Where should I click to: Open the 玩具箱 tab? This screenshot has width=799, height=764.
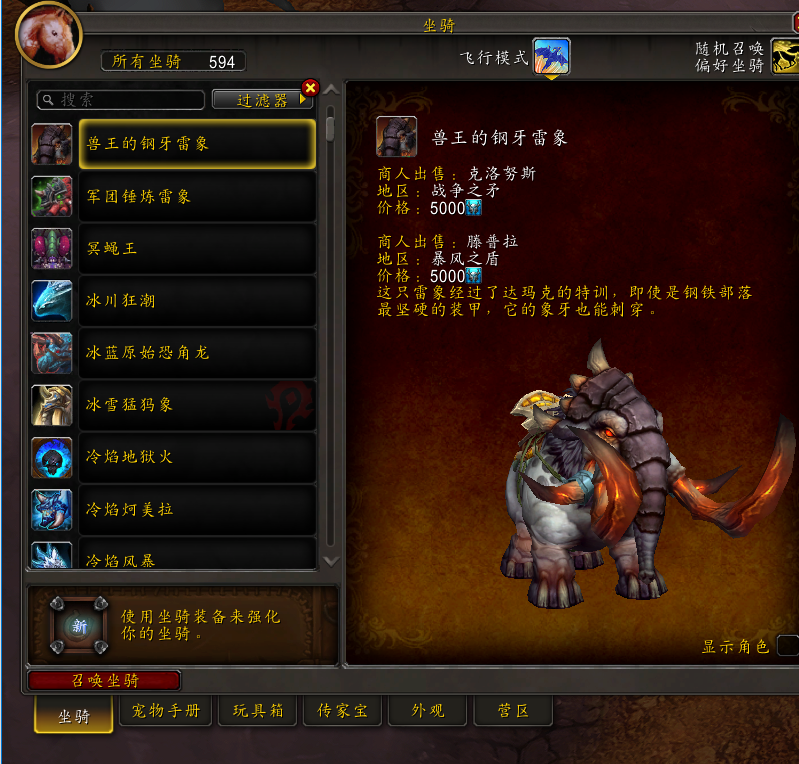pyautogui.click(x=259, y=712)
